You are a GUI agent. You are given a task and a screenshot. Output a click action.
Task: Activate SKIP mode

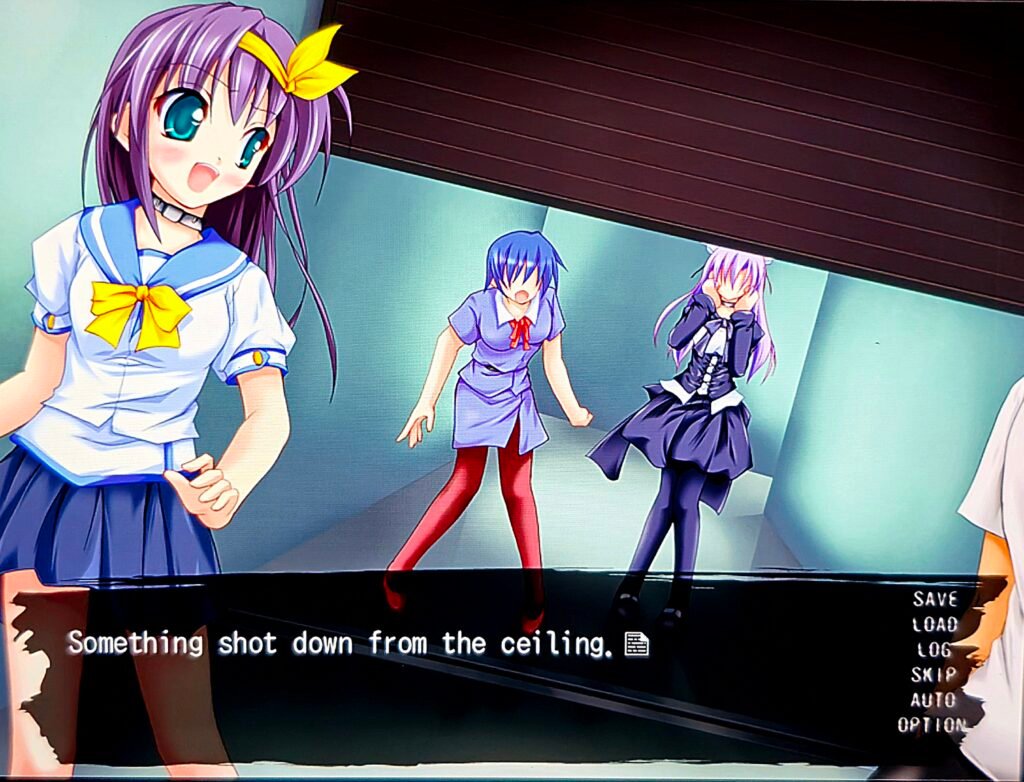click(933, 674)
